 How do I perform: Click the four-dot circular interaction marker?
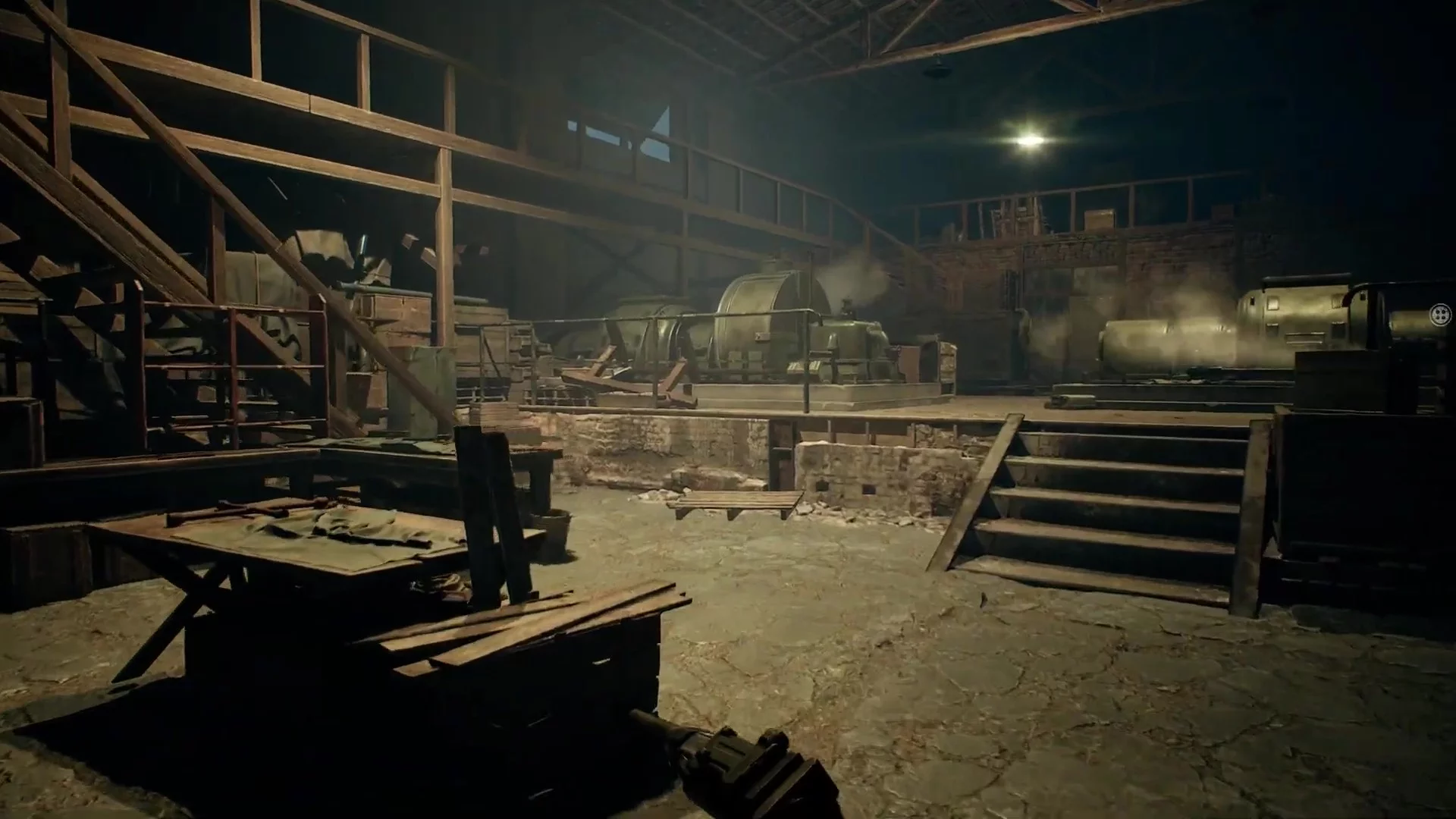[x=1439, y=315]
